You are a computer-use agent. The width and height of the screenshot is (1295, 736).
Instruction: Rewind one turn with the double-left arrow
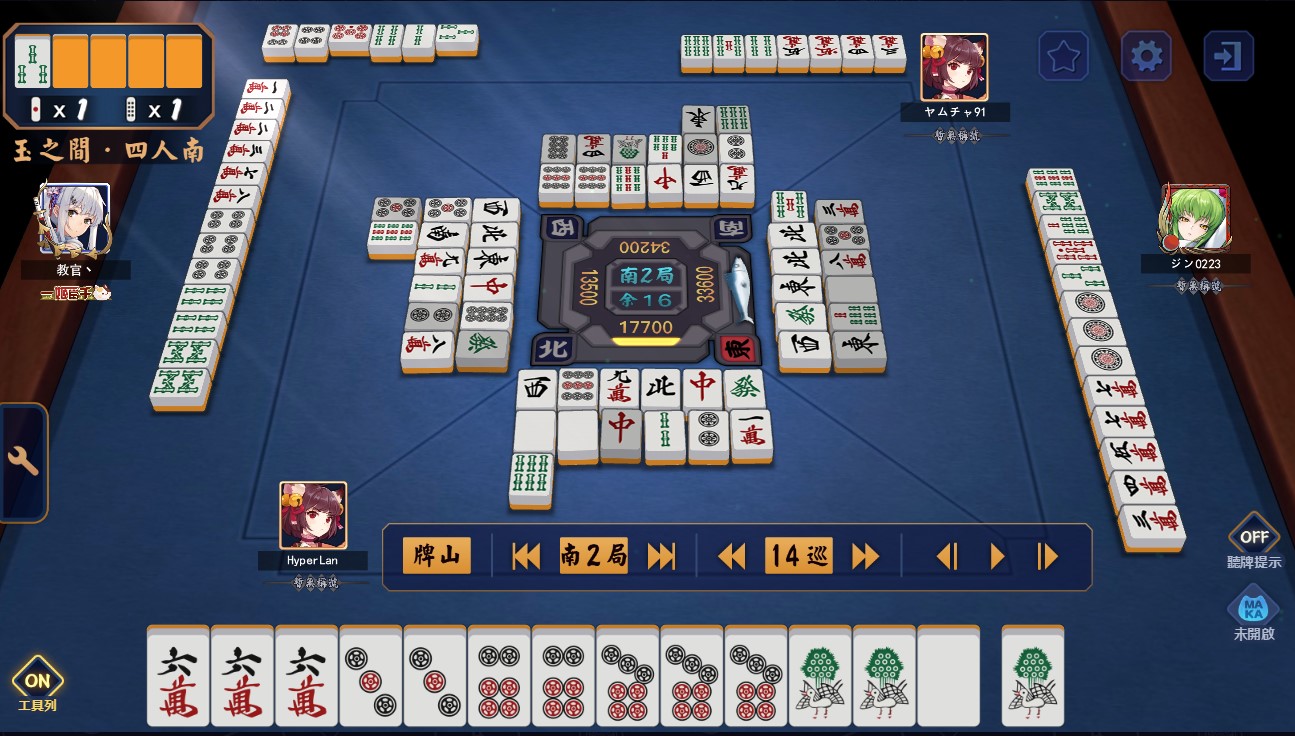(x=731, y=556)
